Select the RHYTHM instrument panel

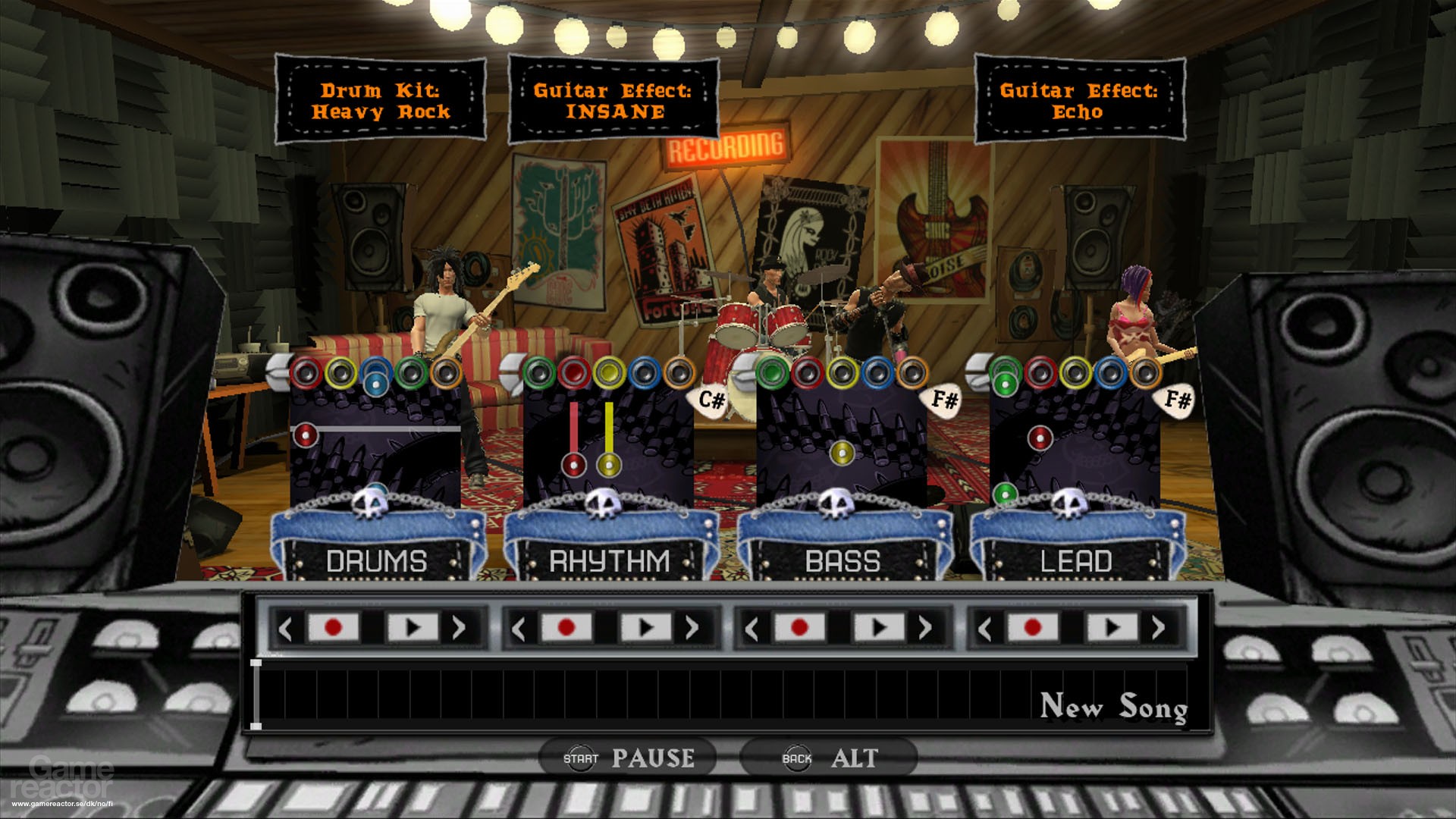(610, 561)
